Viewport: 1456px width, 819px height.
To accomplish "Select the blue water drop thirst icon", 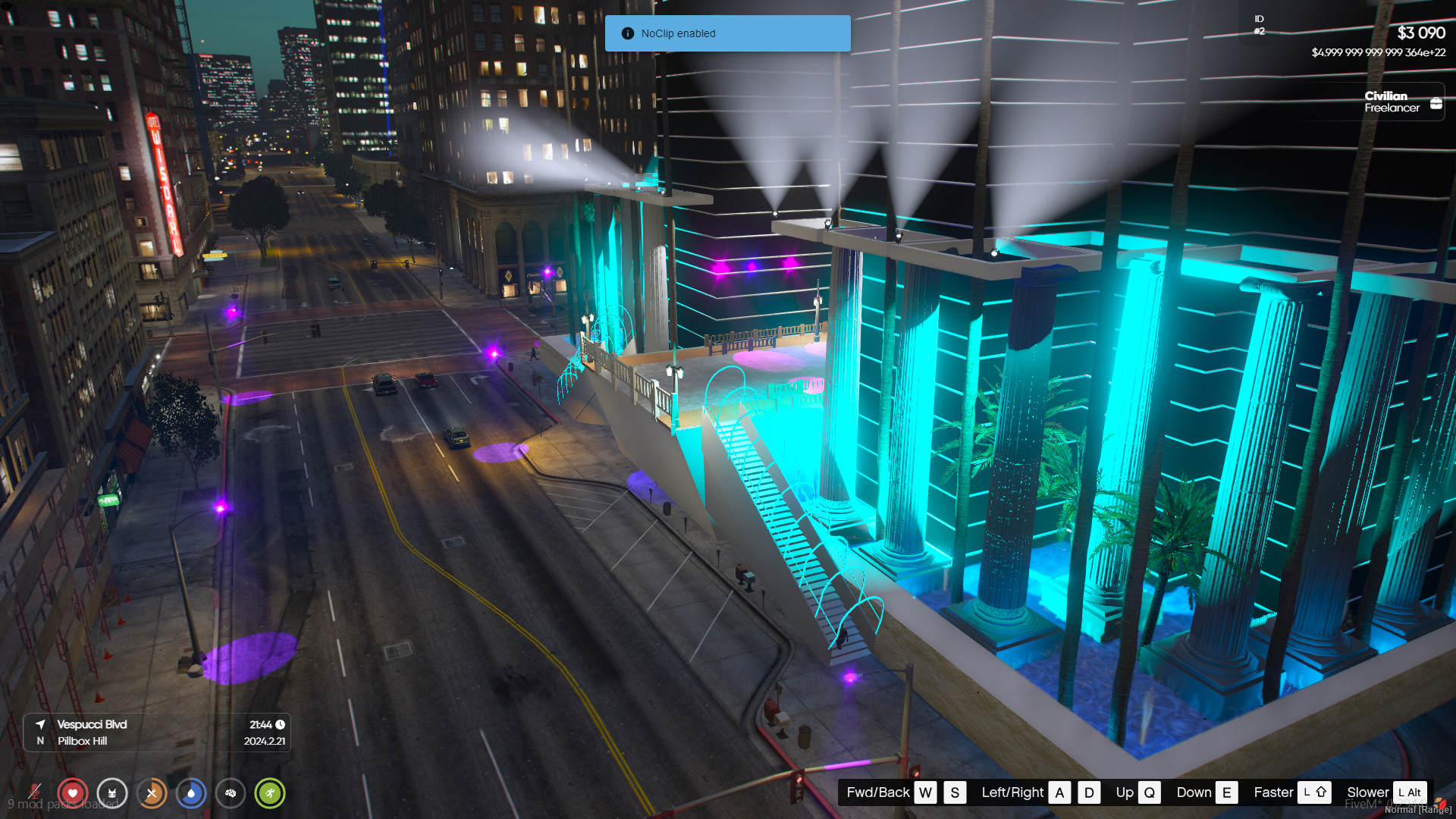I will tap(191, 793).
